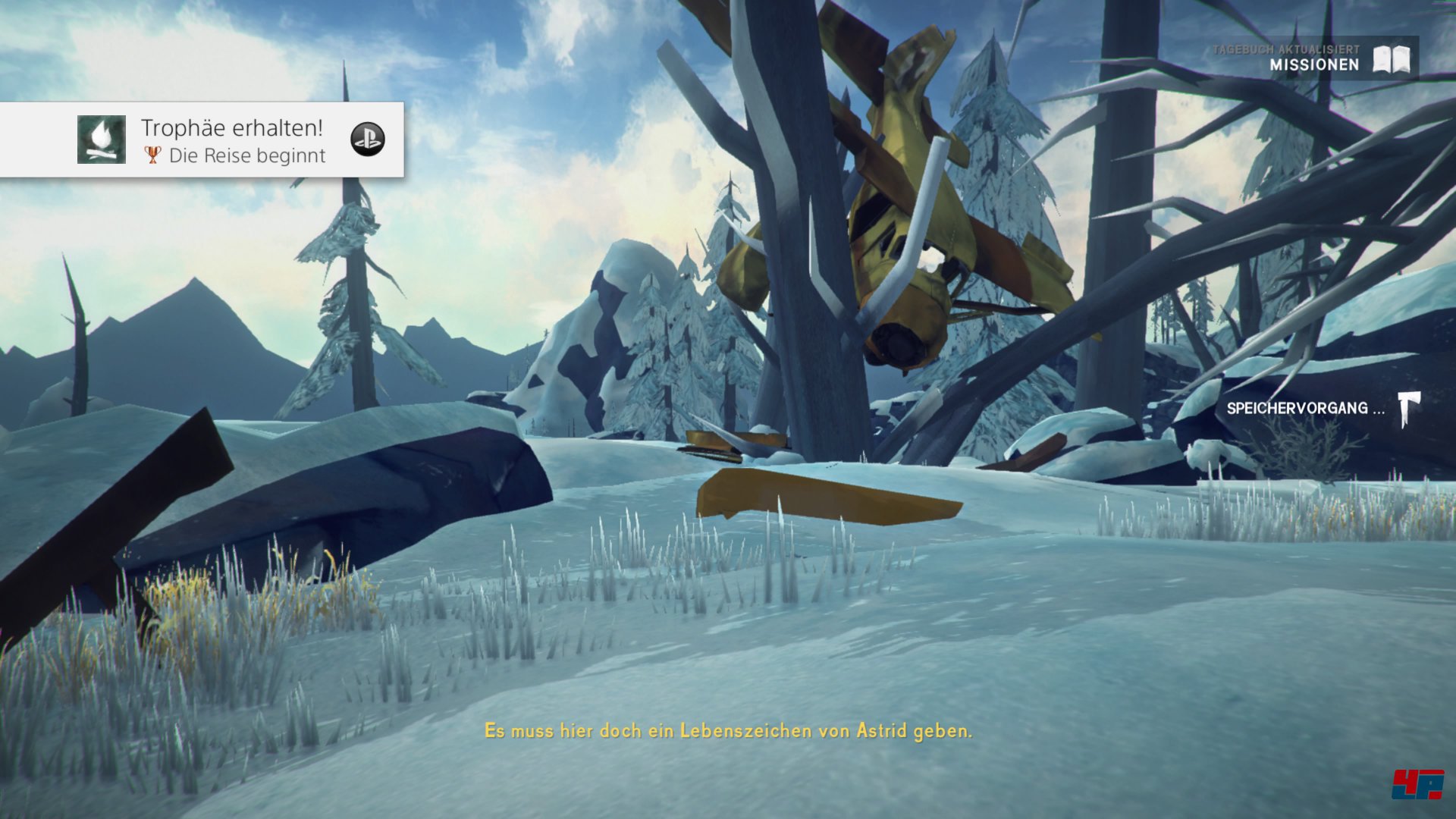Screen dimensions: 1456x819
Task: Open the Missionen journal book icon
Action: coord(1392,59)
